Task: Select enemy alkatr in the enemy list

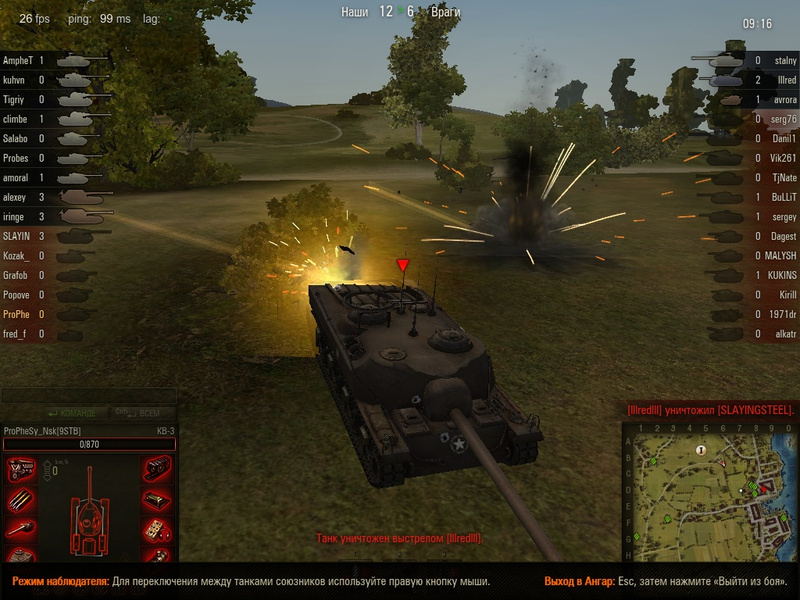Action: point(750,334)
